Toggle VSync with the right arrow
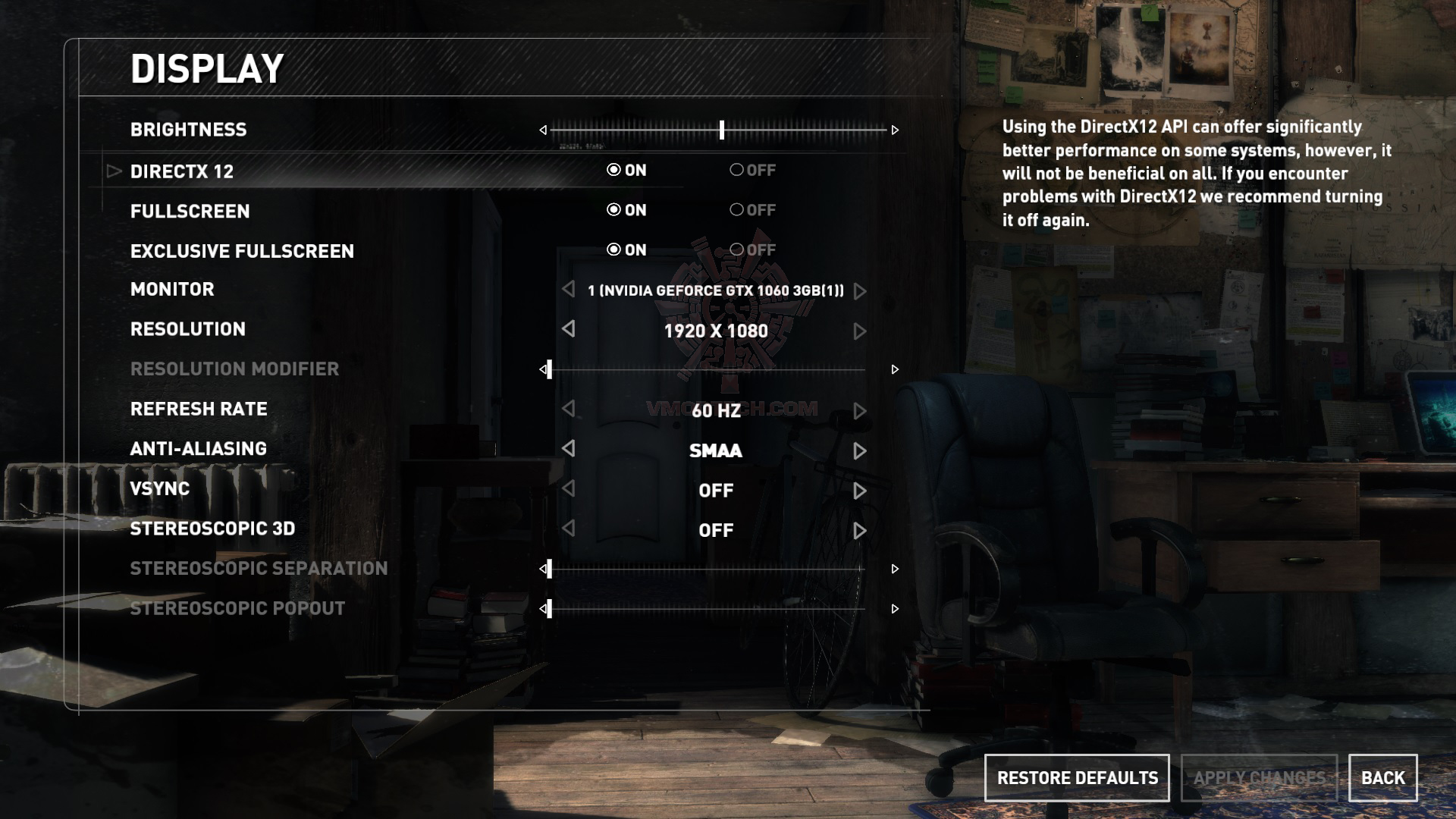The height and width of the screenshot is (819, 1456). pyautogui.click(x=859, y=491)
